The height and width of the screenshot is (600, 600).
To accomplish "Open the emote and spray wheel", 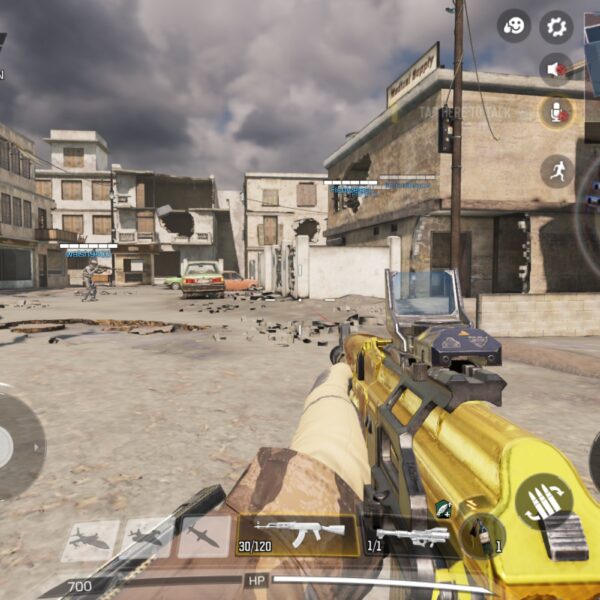I will tap(514, 26).
